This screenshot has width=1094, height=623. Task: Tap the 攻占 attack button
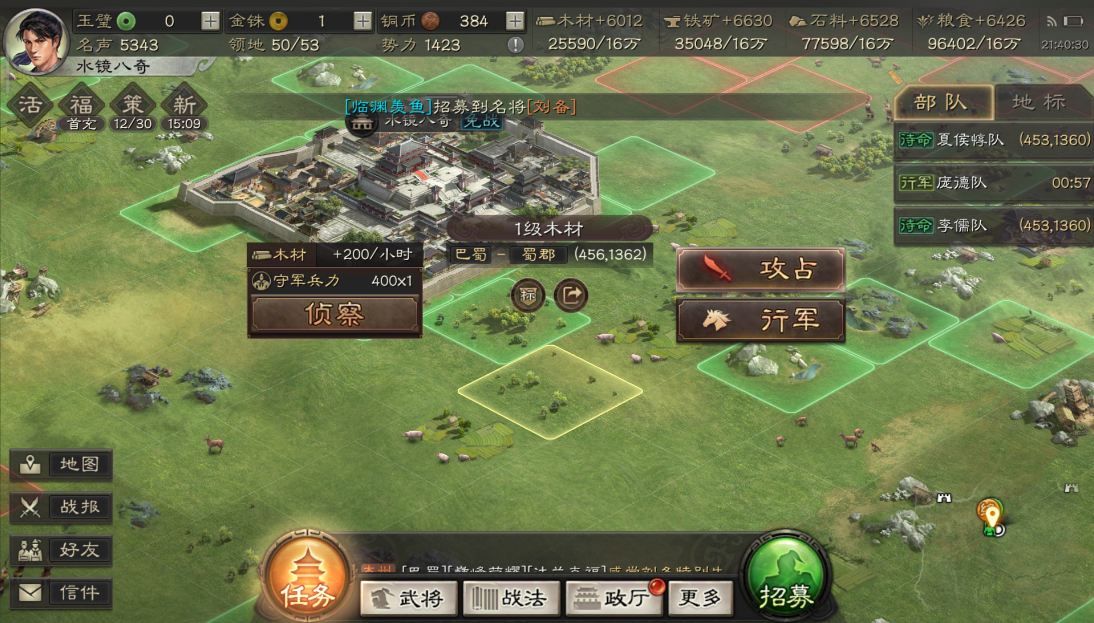(x=761, y=270)
